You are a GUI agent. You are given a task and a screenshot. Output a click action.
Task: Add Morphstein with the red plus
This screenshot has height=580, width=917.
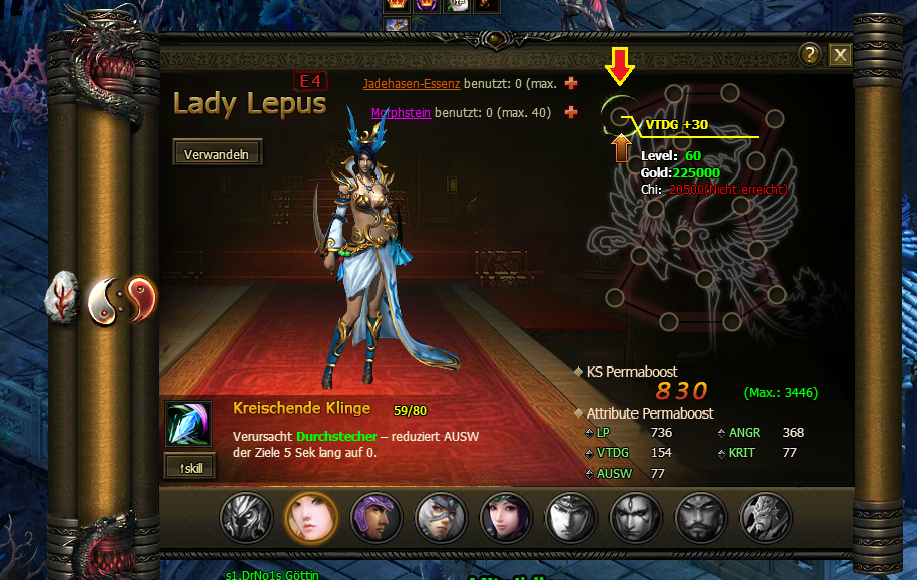tap(571, 112)
